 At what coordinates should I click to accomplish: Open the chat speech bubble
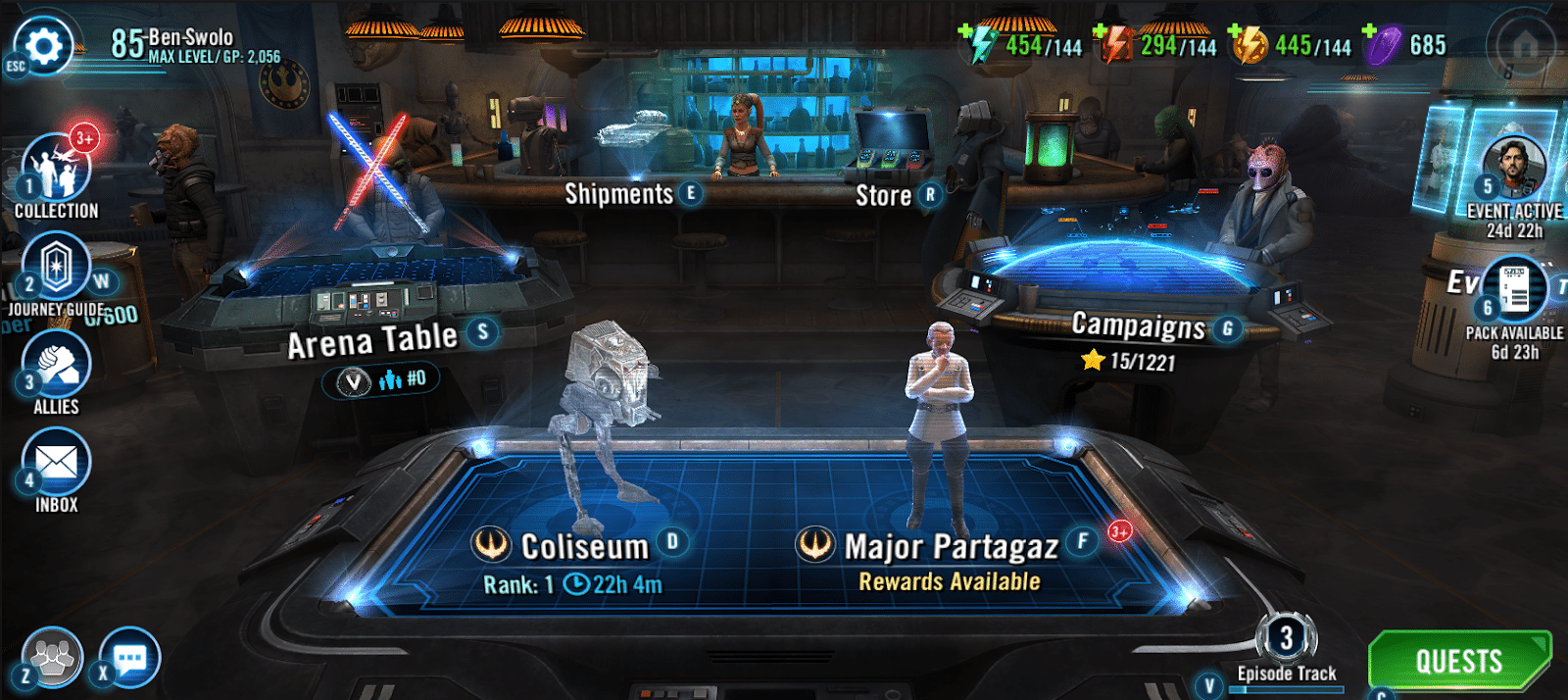pos(129,657)
